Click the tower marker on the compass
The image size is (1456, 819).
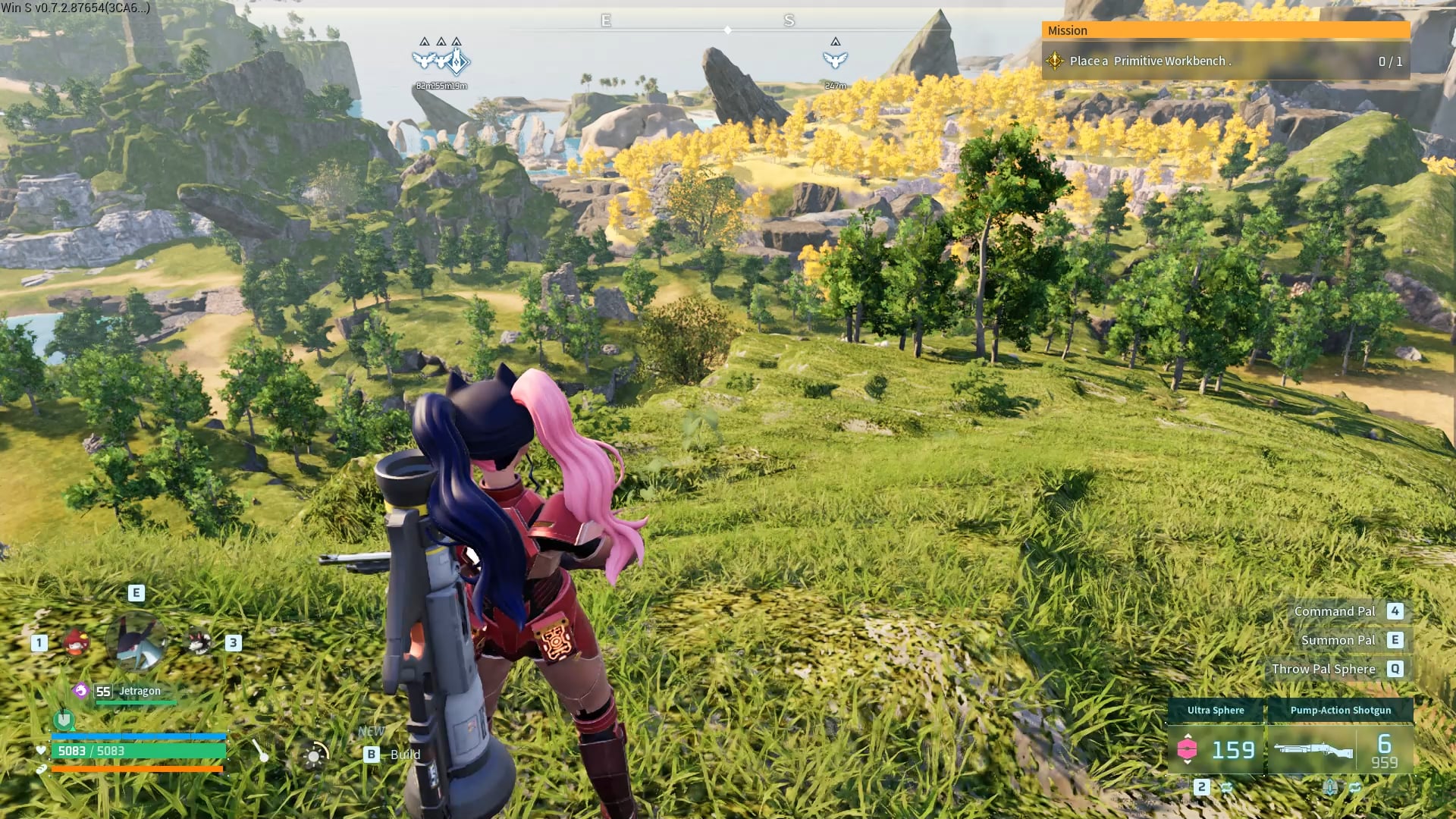point(458,61)
